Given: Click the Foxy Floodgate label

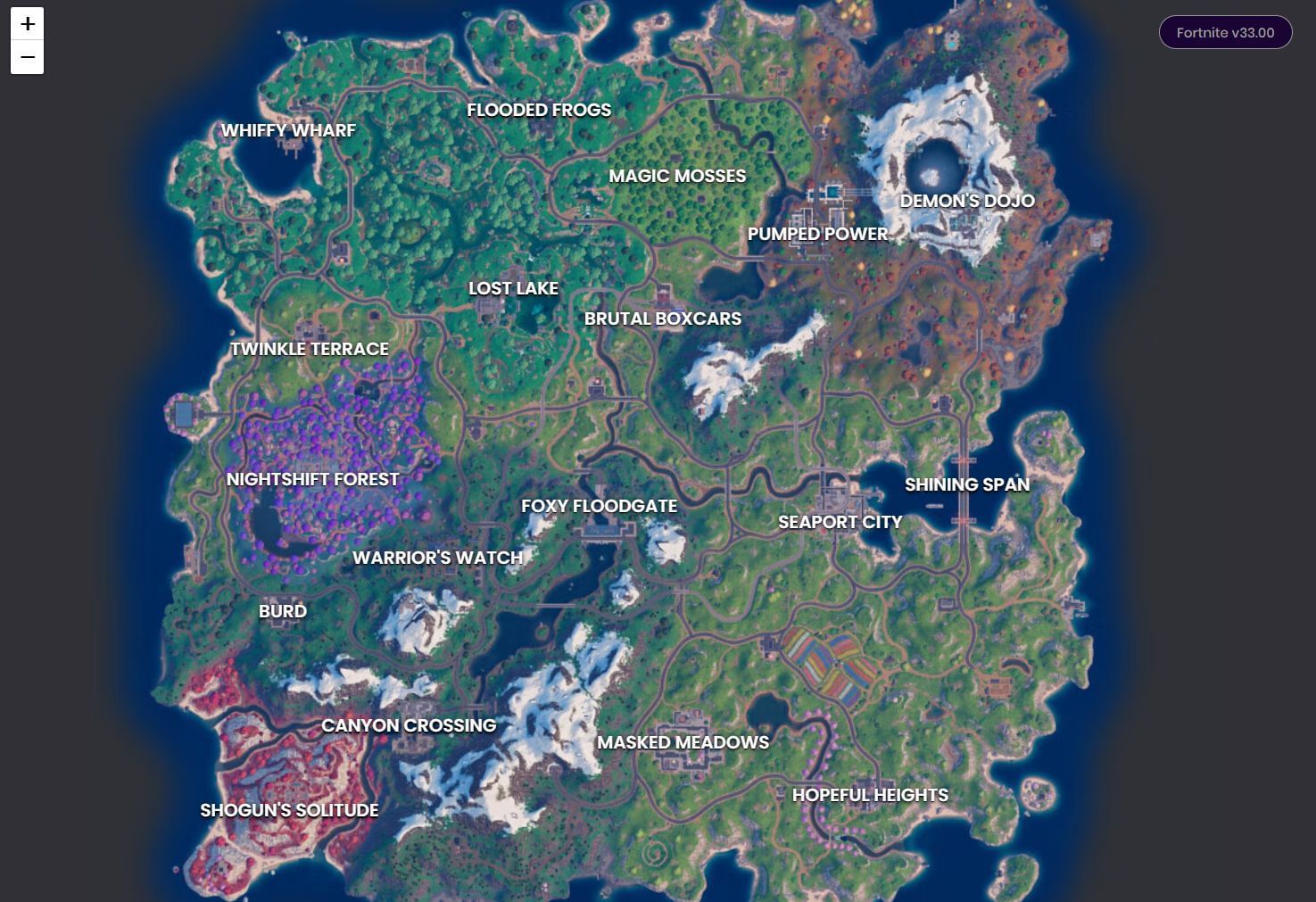Looking at the screenshot, I should (x=600, y=506).
